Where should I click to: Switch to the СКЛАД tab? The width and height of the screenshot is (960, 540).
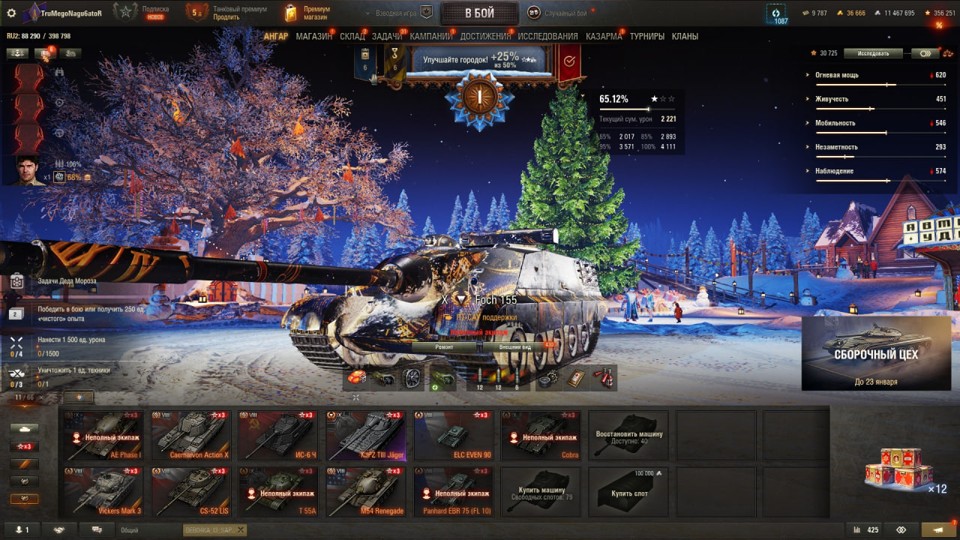coord(352,36)
